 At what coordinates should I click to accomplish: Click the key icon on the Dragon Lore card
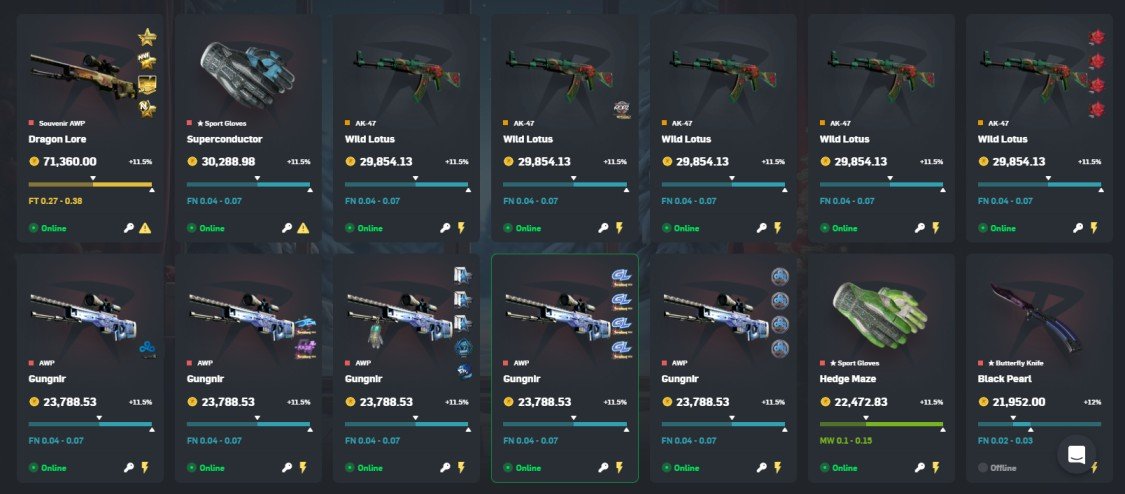pyautogui.click(x=129, y=228)
